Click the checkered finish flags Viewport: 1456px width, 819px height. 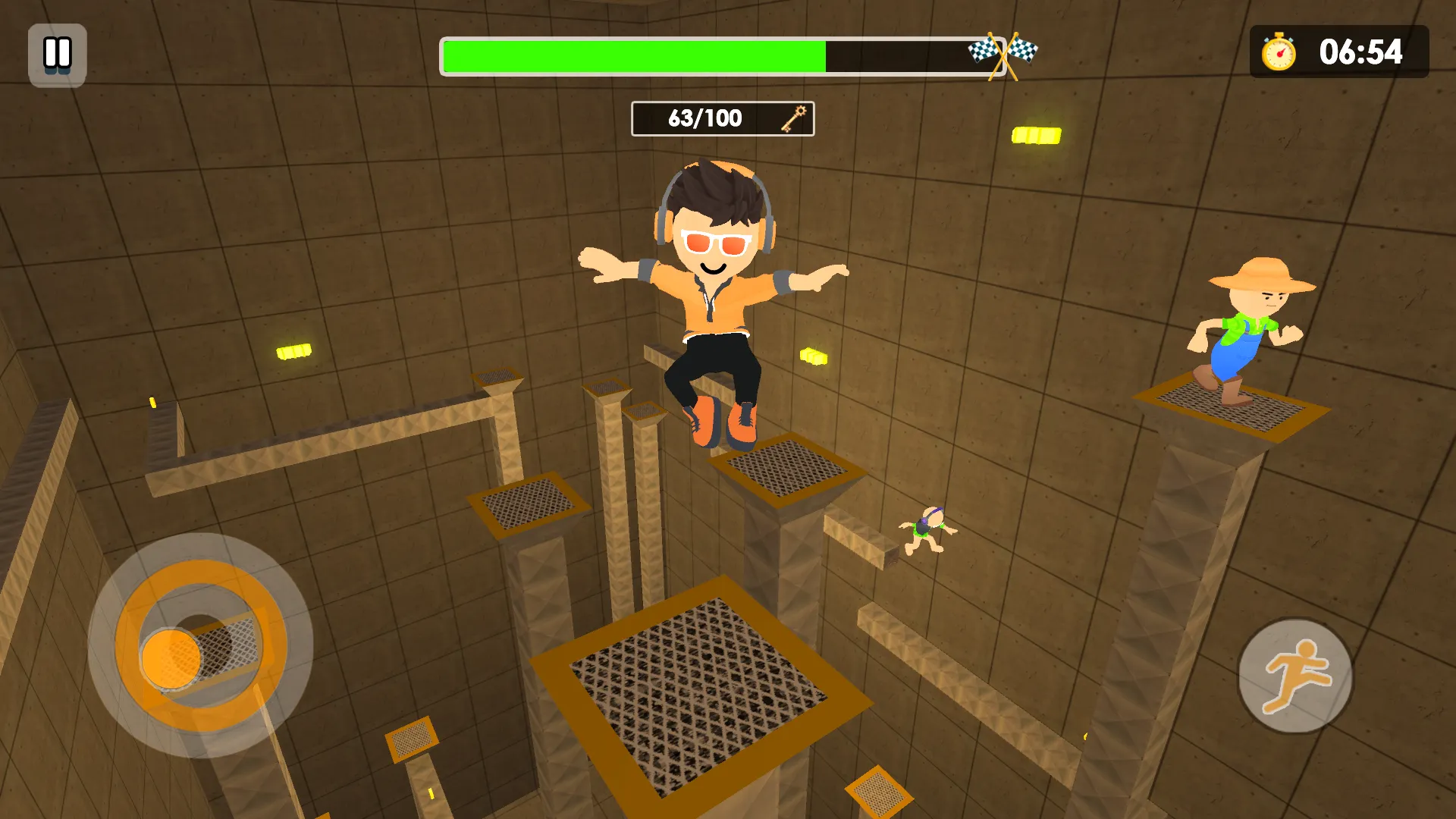coord(1005,49)
